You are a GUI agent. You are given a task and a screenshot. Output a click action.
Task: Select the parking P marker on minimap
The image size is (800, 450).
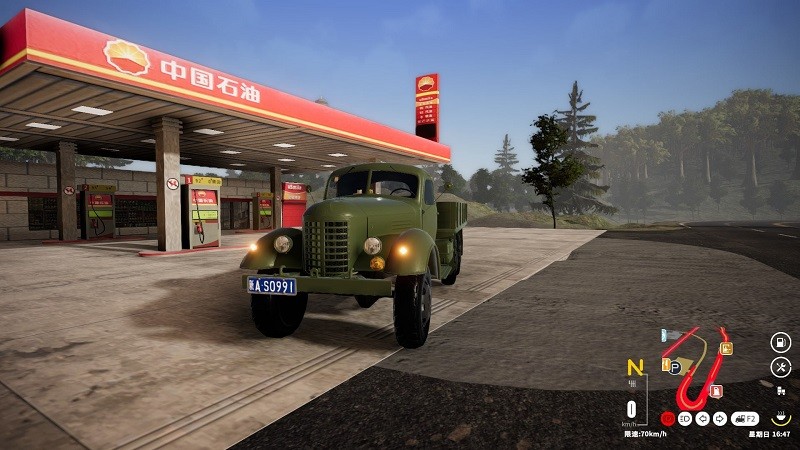point(675,367)
